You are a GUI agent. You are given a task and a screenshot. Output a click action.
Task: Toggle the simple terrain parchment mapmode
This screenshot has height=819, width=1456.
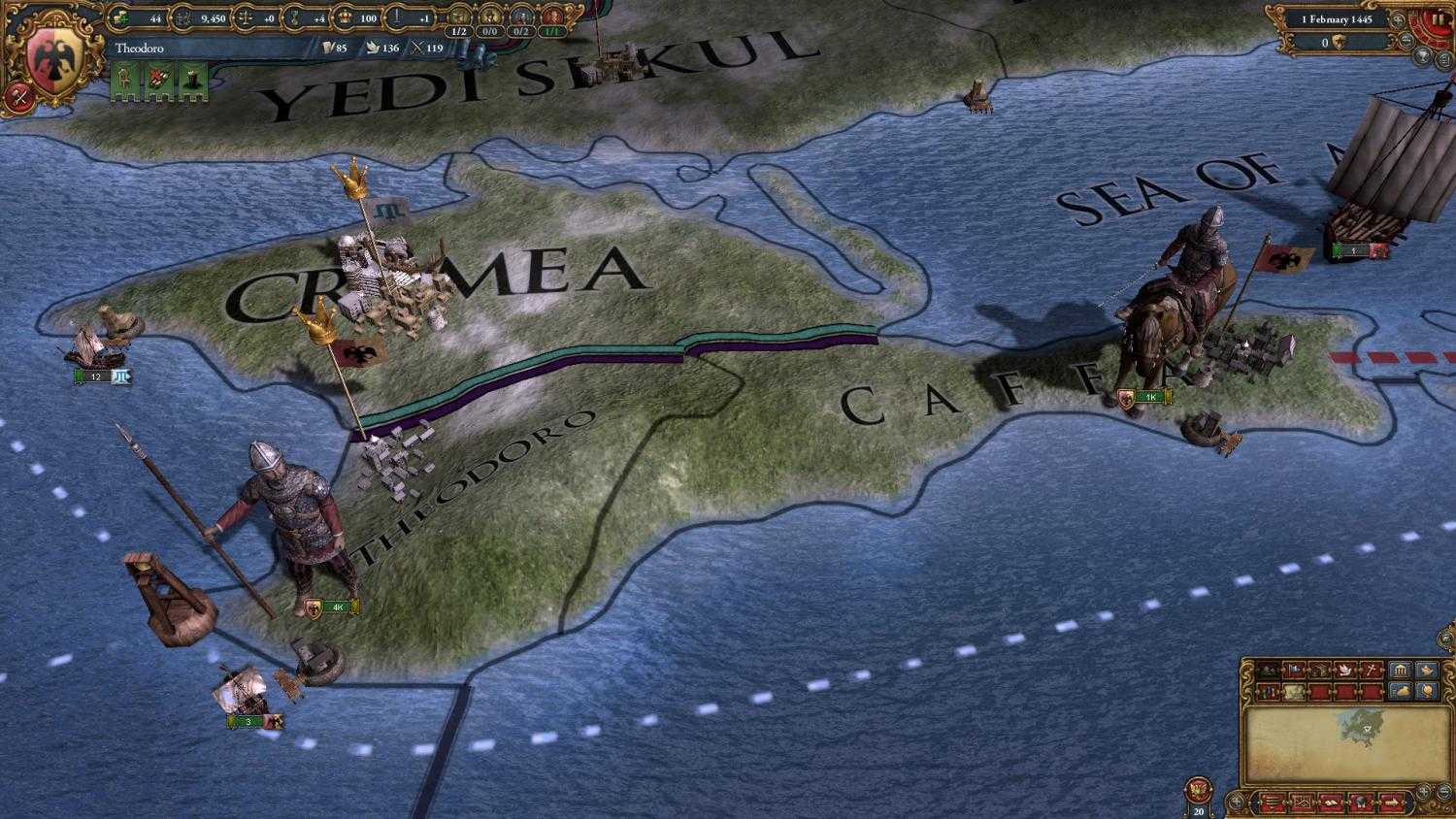click(x=1292, y=691)
